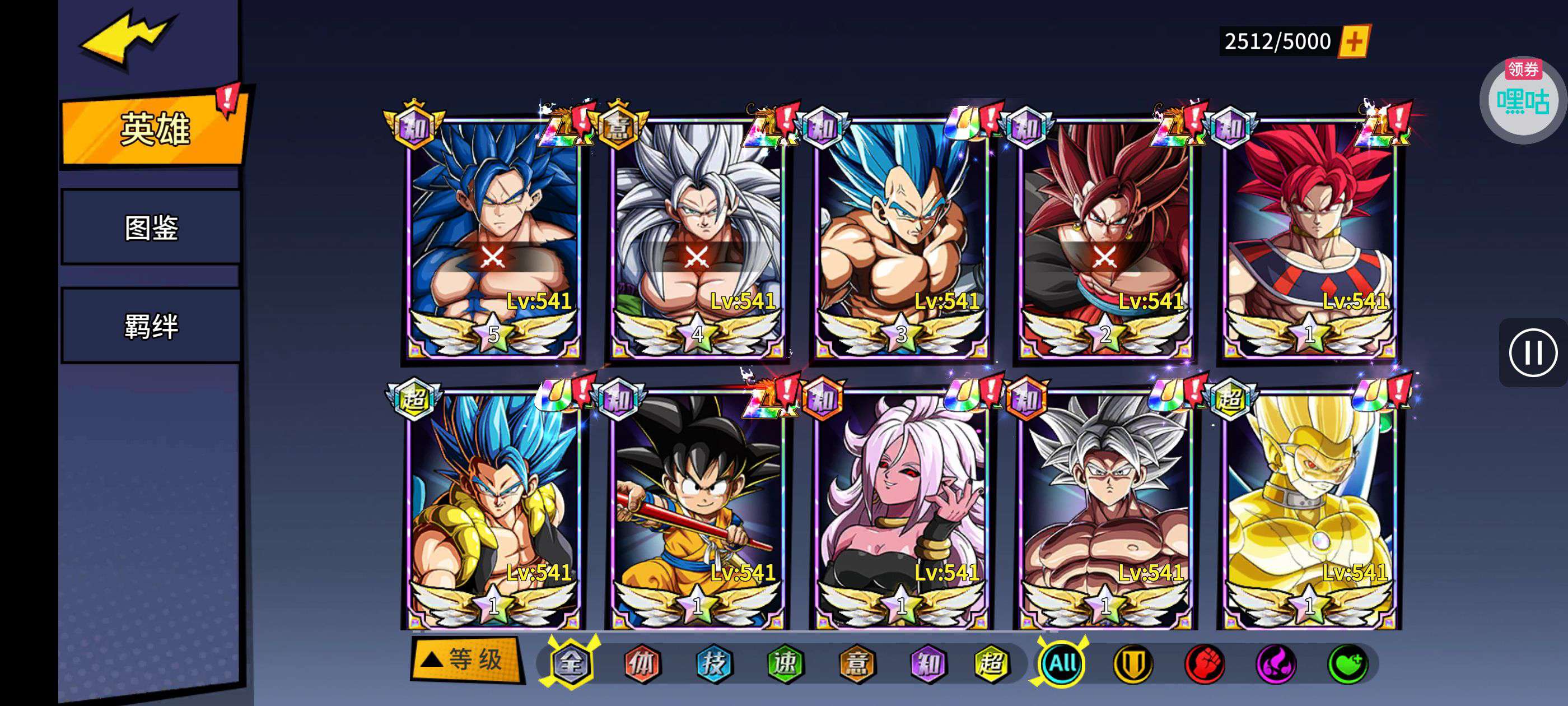Filter heroes by orange 意 type

[x=857, y=663]
